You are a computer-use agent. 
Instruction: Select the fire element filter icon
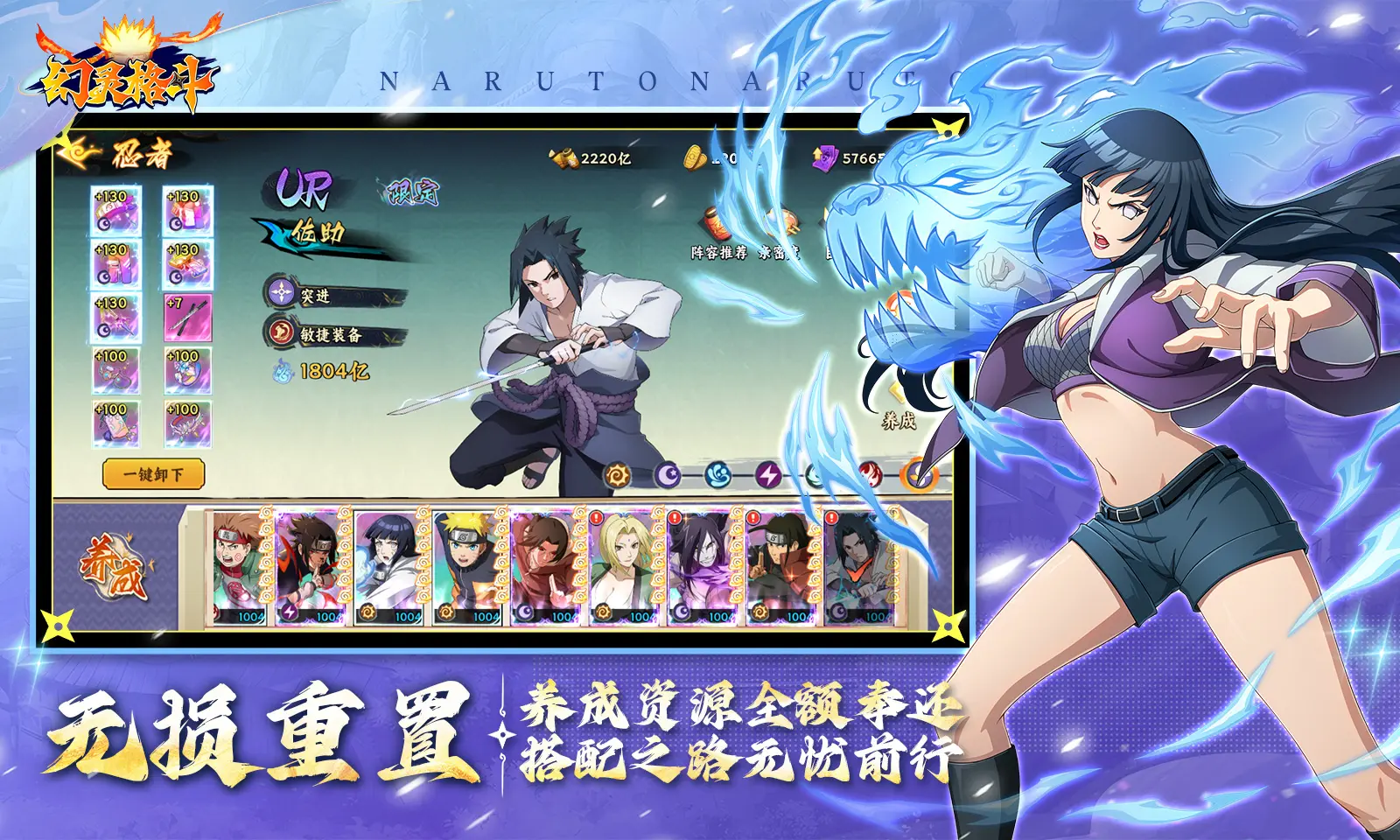pyautogui.click(x=871, y=473)
